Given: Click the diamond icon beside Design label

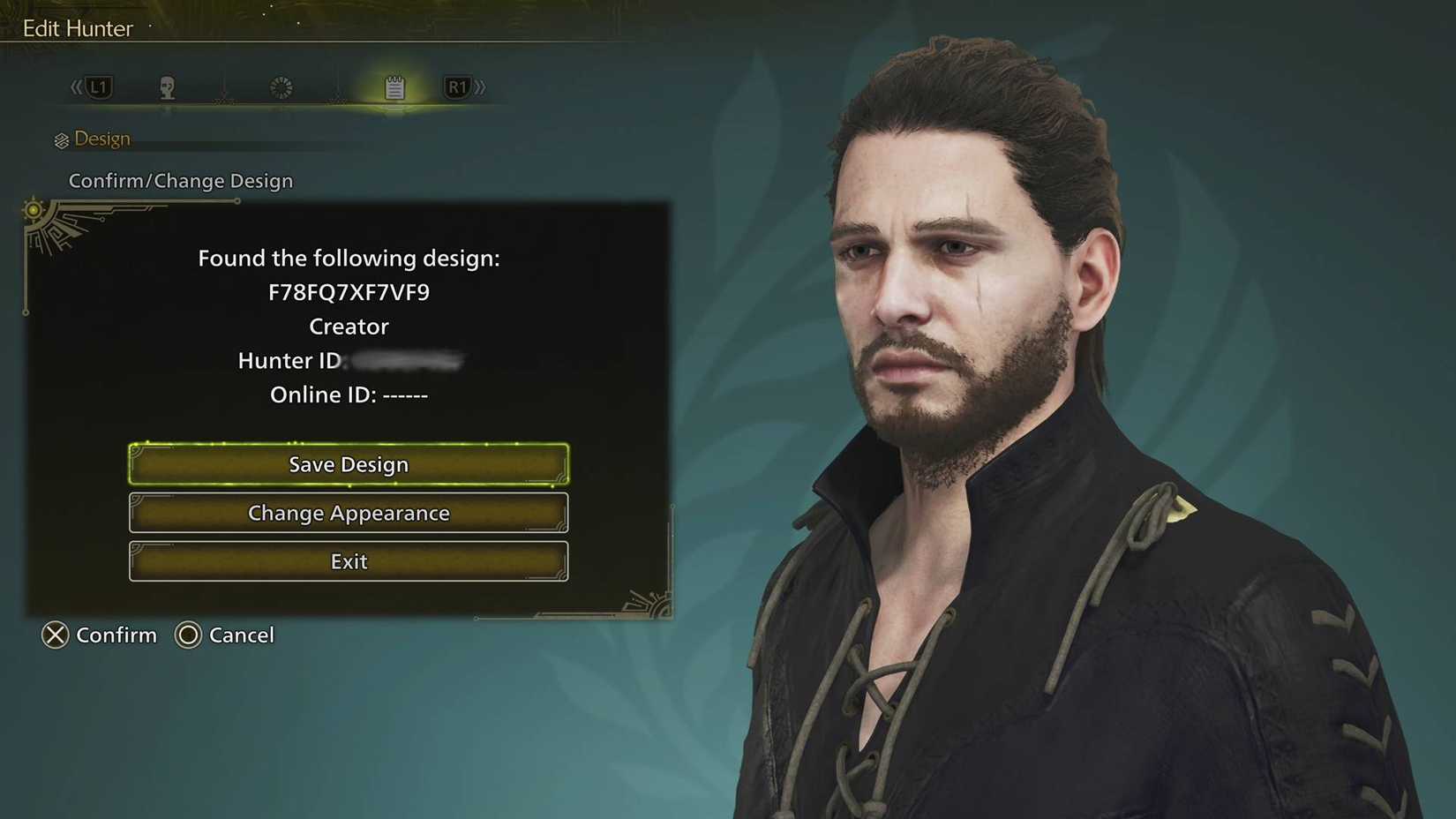Looking at the screenshot, I should 60,139.
